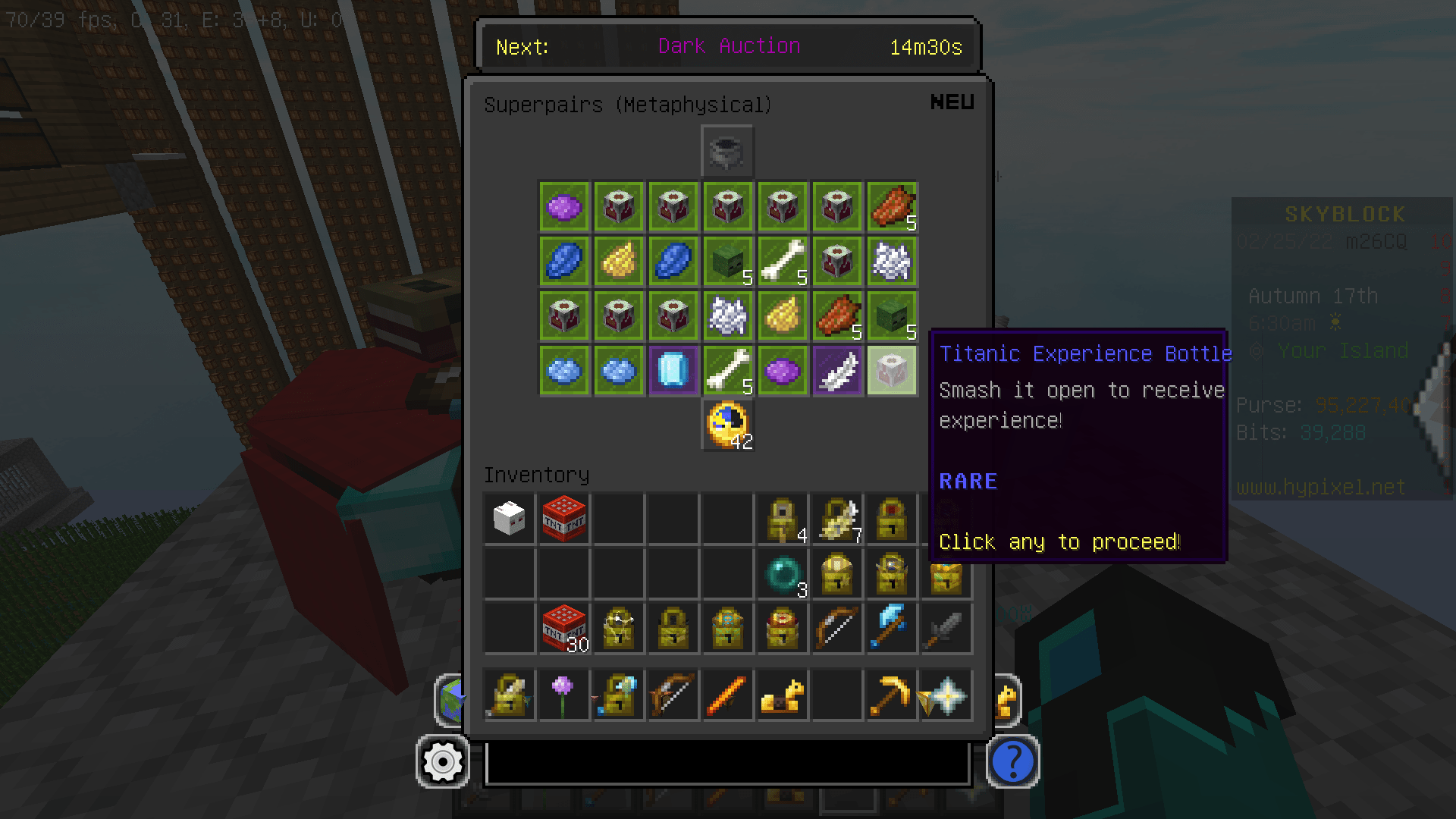
Task: Select the TNT stack of 30 in inventory
Action: [x=563, y=629]
